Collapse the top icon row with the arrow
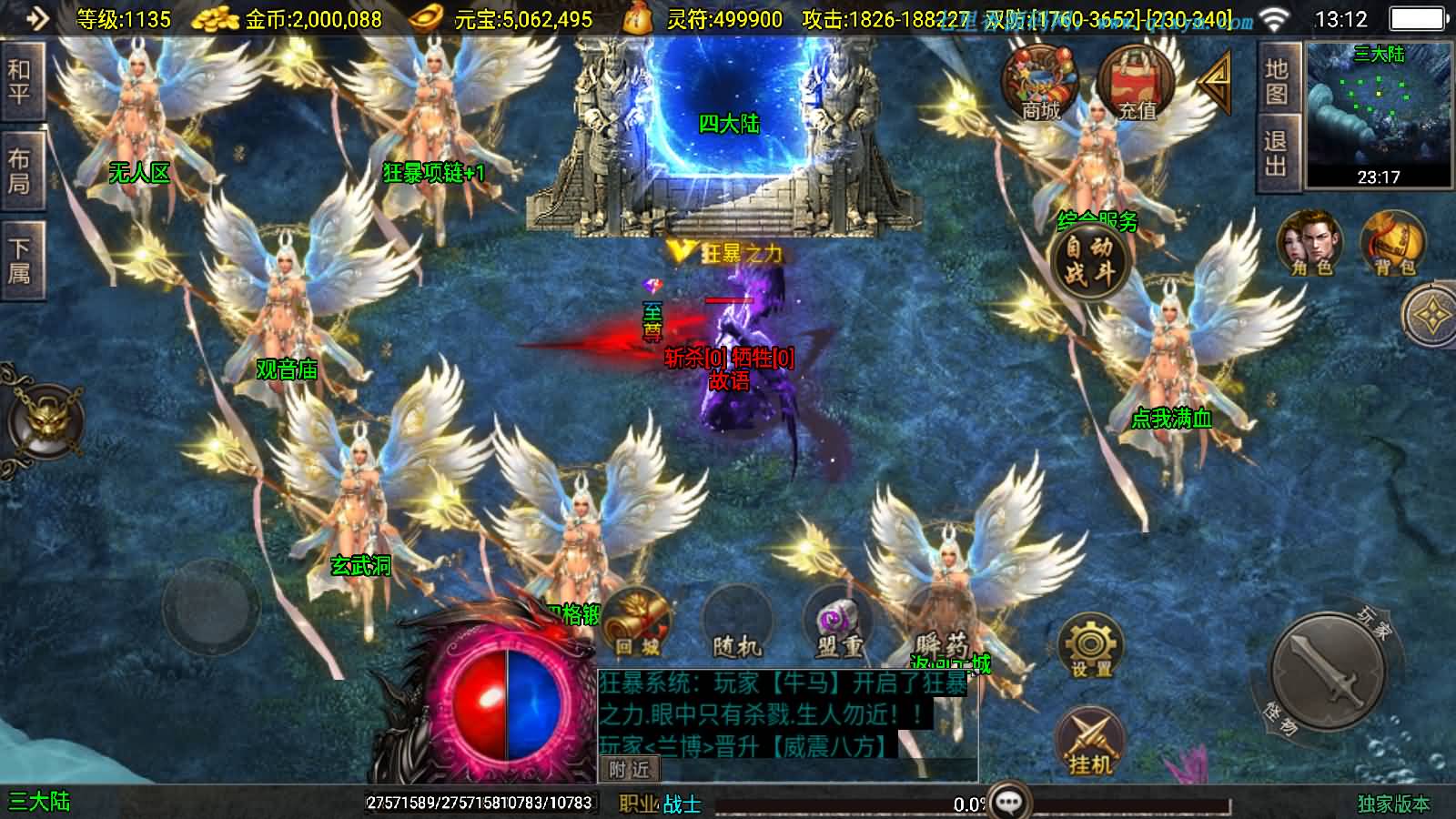 pyautogui.click(x=1215, y=83)
